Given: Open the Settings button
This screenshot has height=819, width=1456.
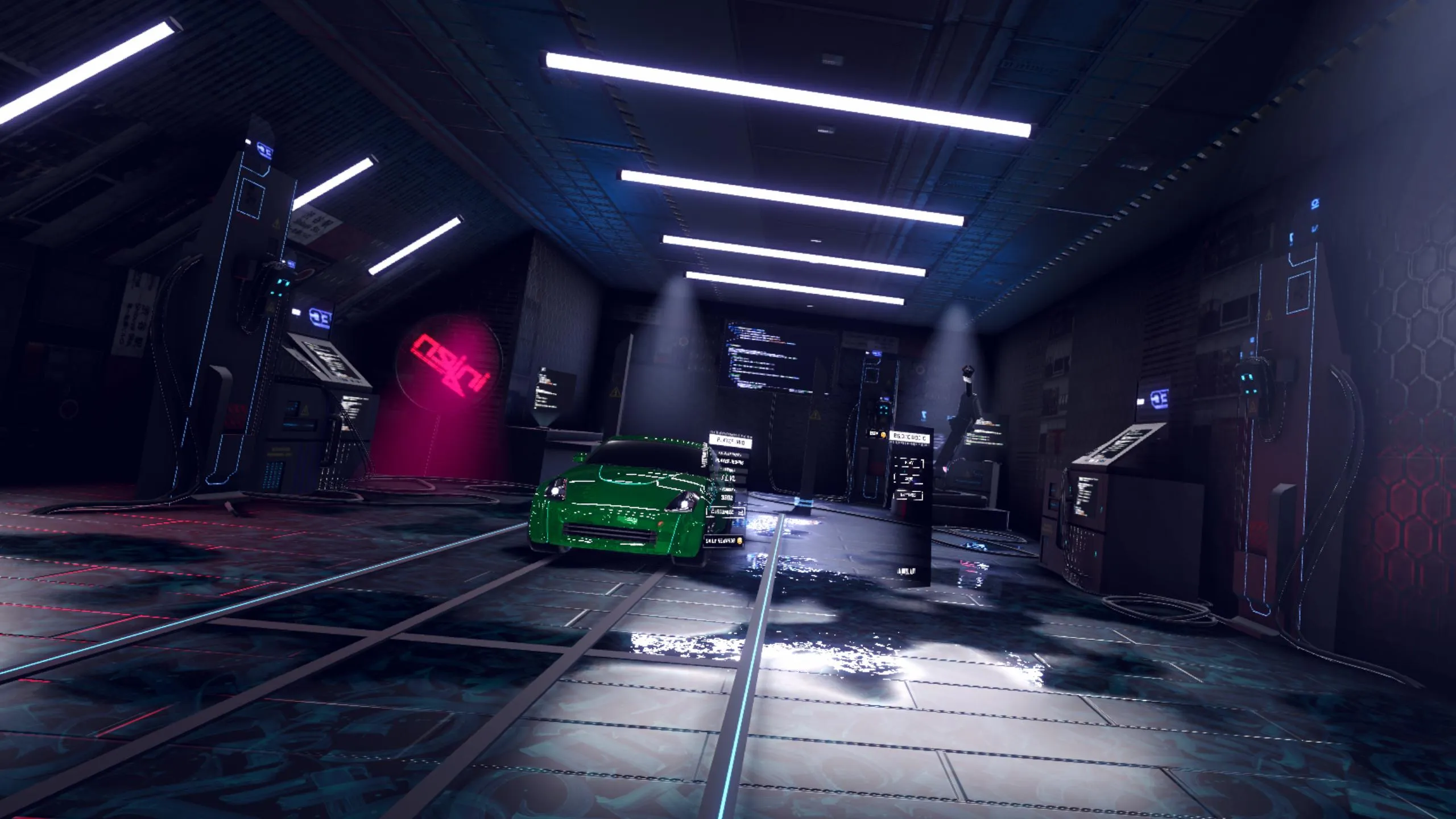Looking at the screenshot, I should click(x=908, y=495).
